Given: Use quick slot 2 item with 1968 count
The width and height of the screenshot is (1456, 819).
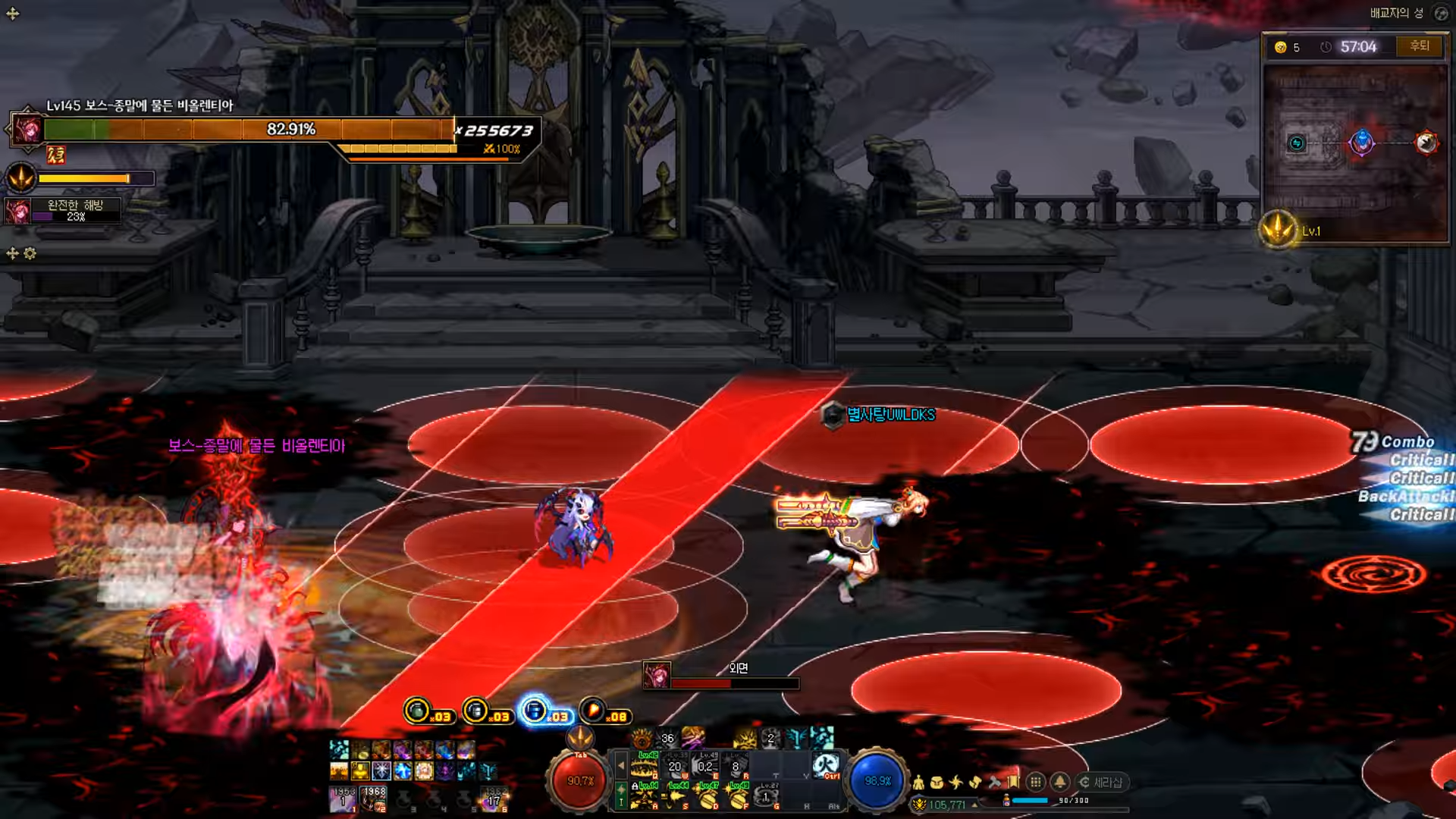Looking at the screenshot, I should [373, 798].
